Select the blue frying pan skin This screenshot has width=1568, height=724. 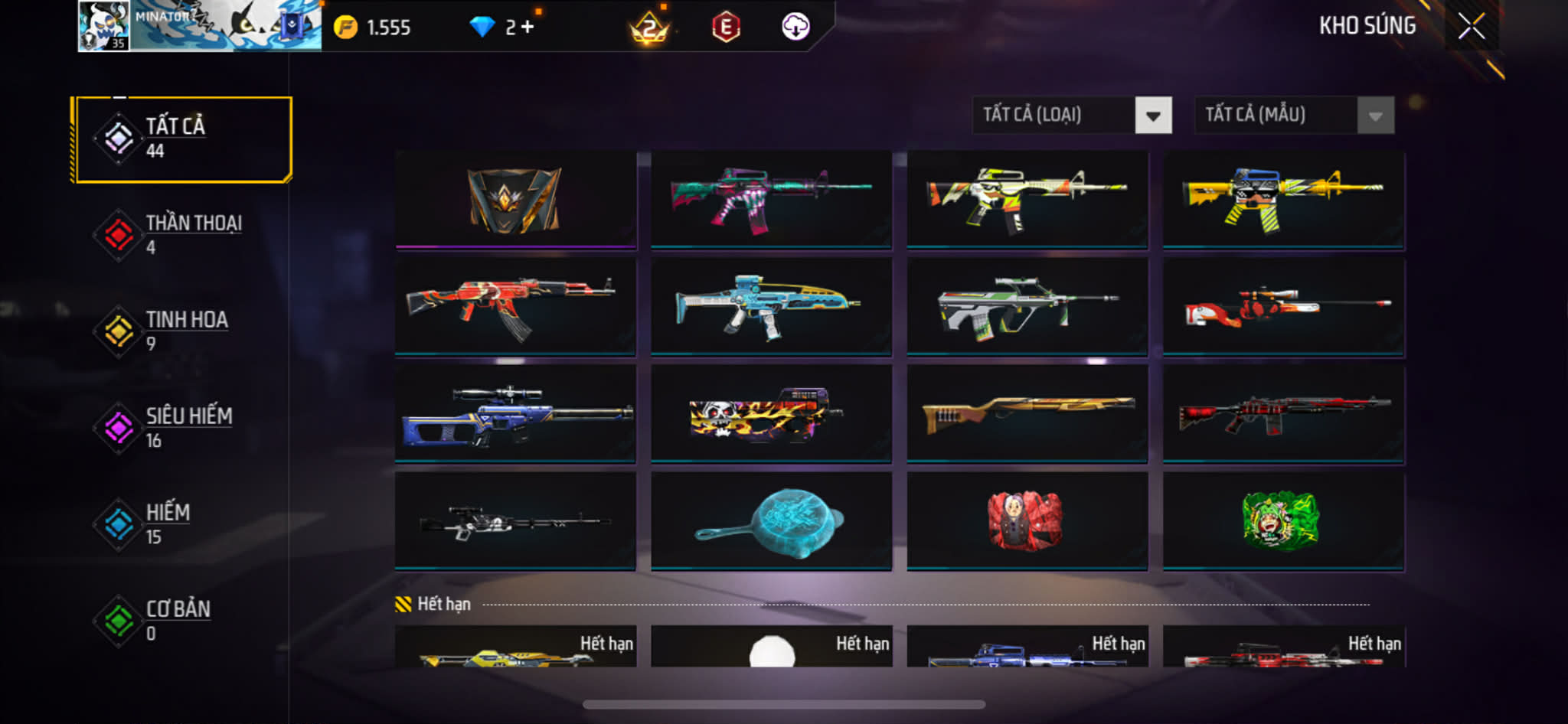[771, 520]
